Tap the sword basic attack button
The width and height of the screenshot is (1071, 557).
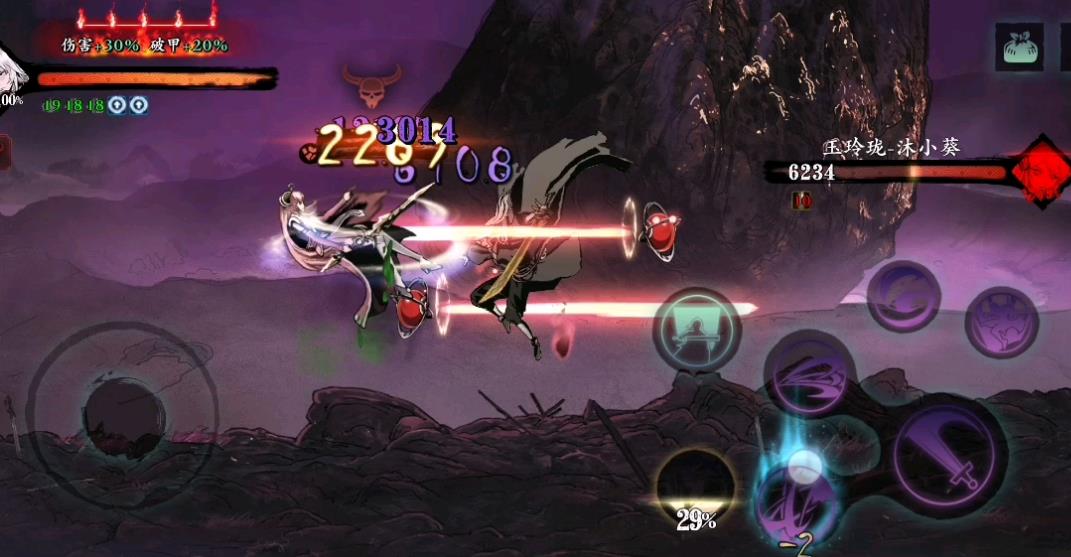point(949,453)
